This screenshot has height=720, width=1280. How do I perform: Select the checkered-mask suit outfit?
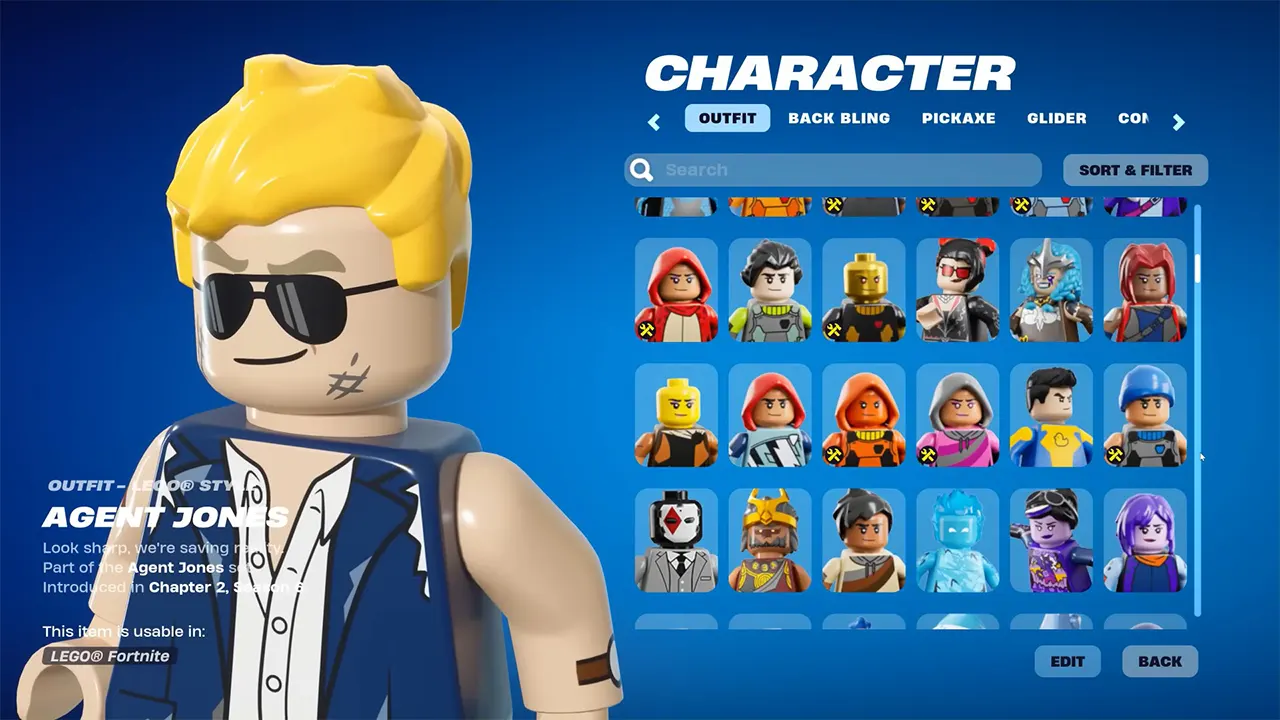(x=676, y=540)
